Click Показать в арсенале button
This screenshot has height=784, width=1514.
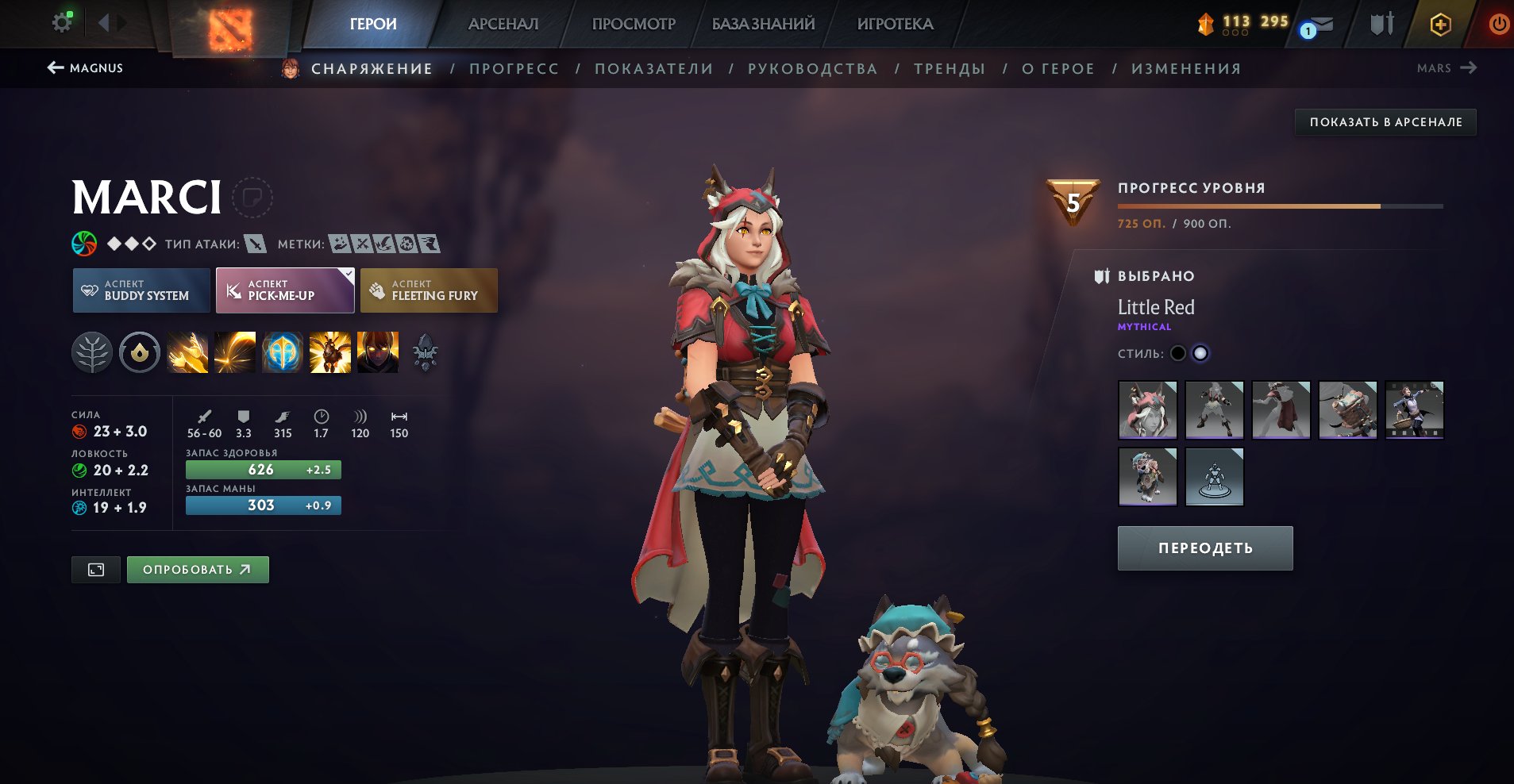tap(1385, 122)
